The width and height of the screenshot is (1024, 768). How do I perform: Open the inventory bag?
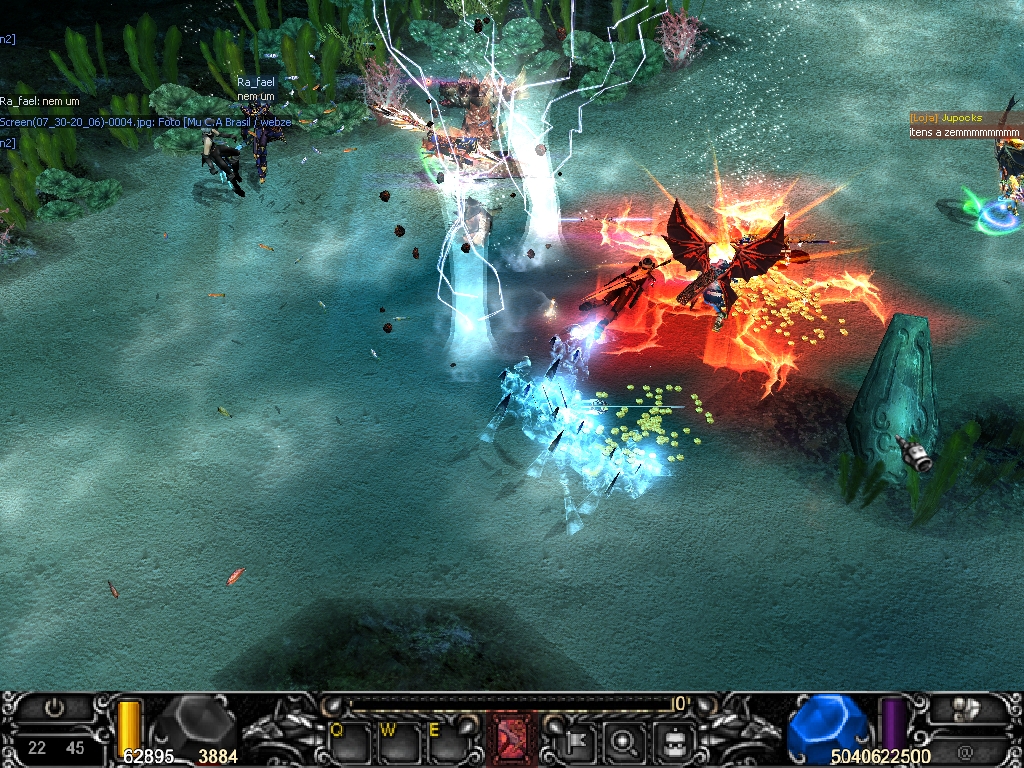click(x=674, y=742)
